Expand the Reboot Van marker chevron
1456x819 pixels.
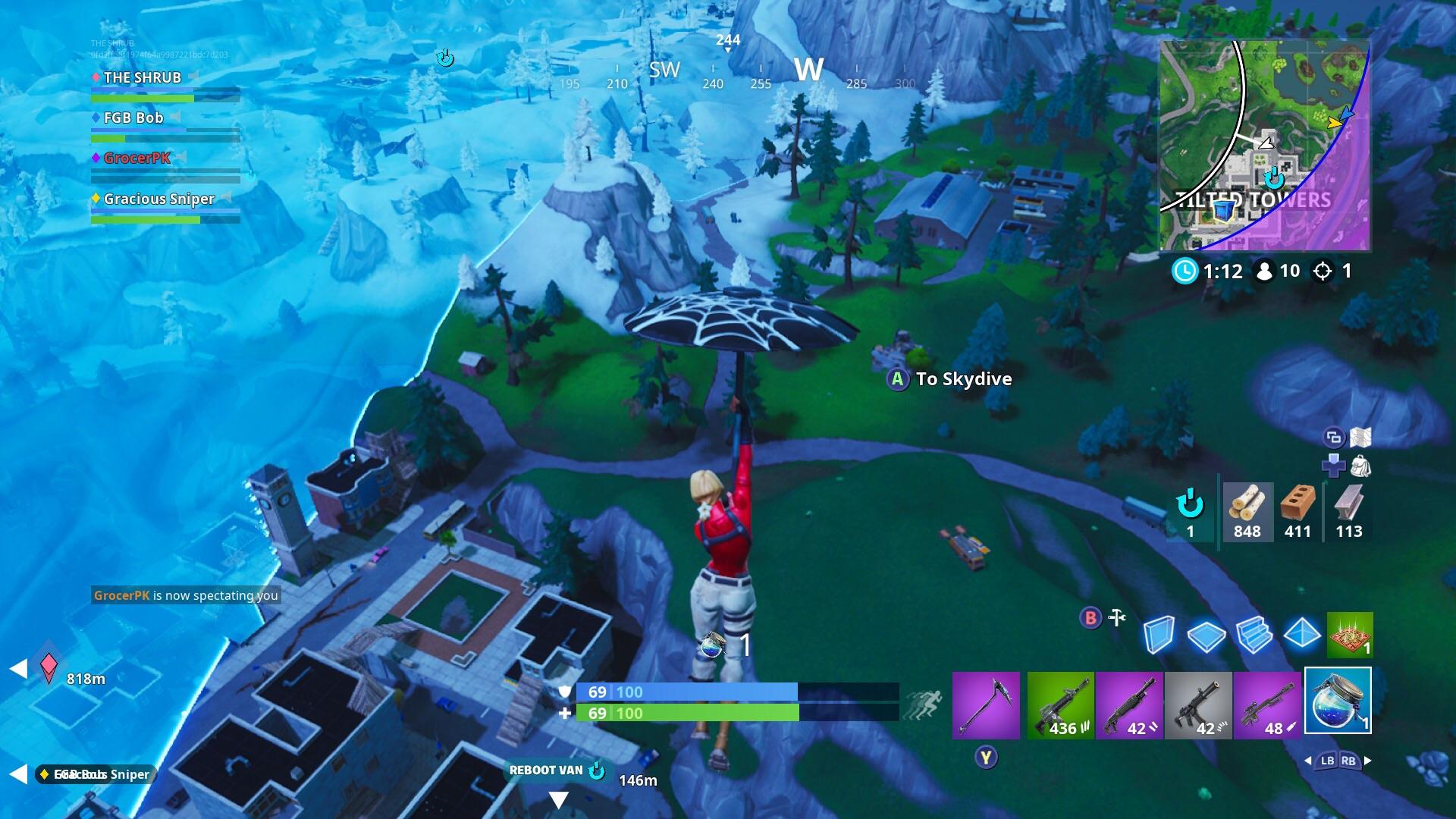tap(559, 798)
